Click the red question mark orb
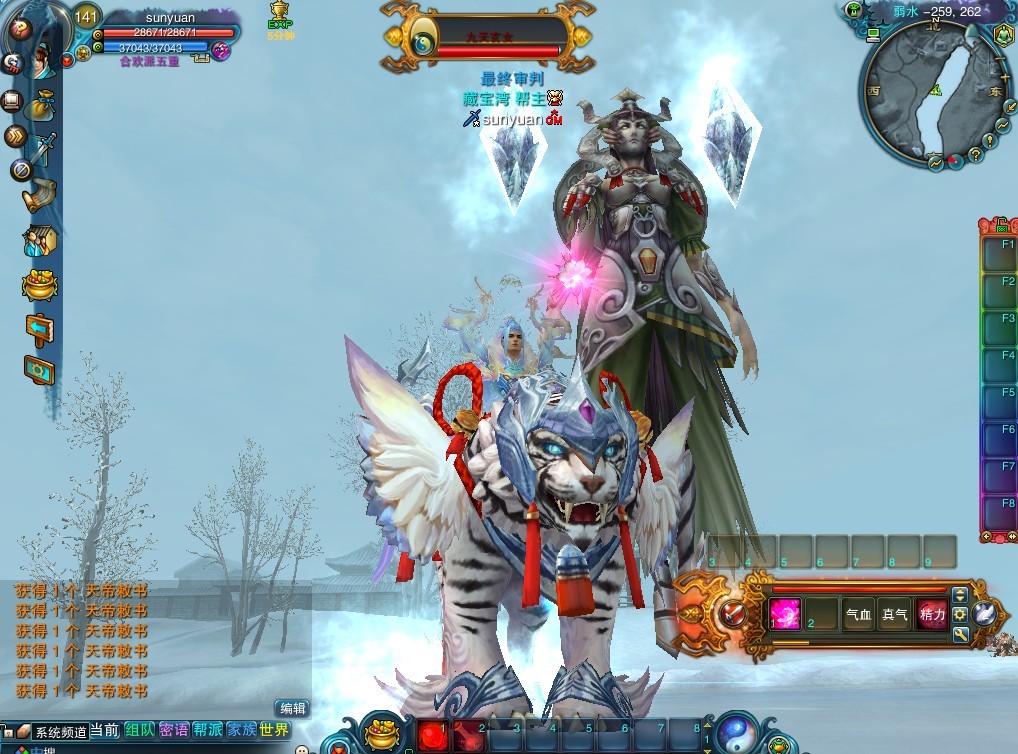This screenshot has width=1018, height=754. point(17,30)
